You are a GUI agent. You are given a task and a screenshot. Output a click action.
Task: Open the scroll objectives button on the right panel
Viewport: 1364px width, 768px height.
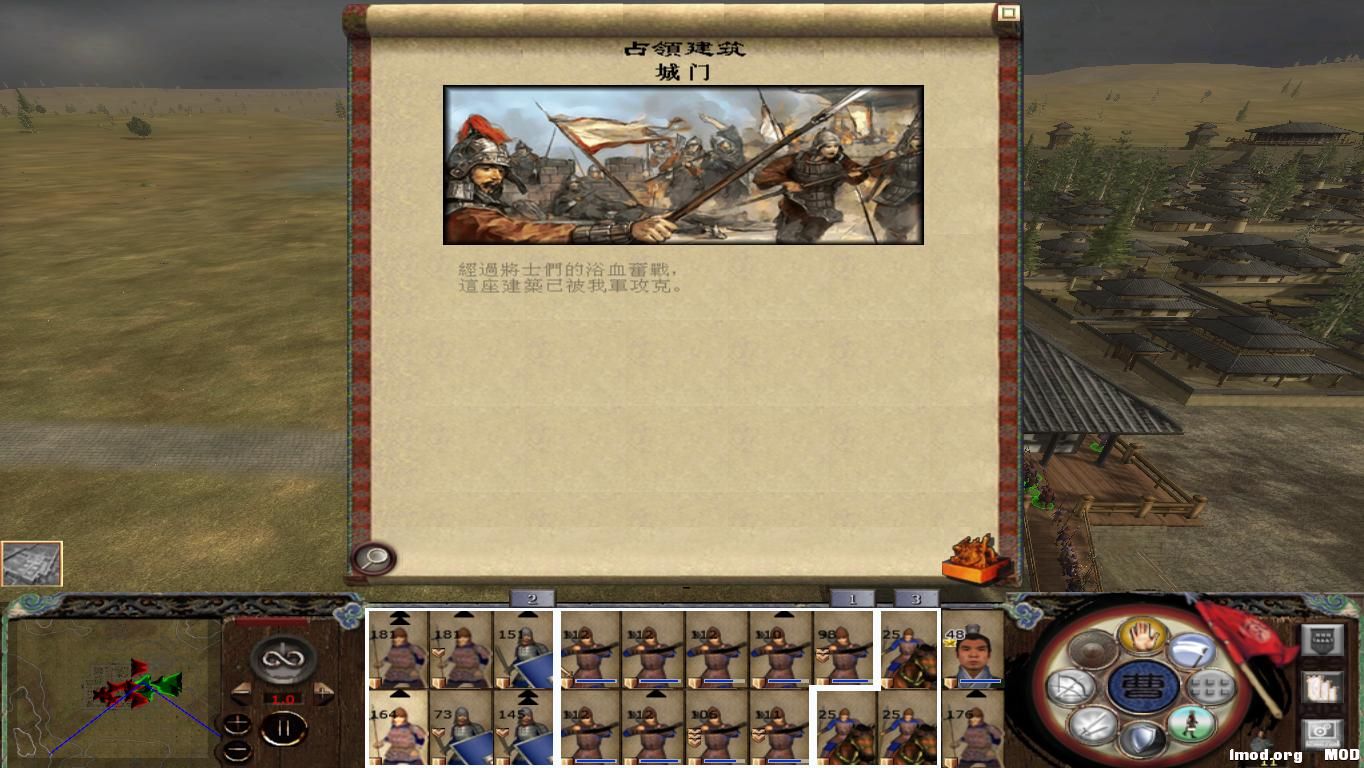(1323, 687)
